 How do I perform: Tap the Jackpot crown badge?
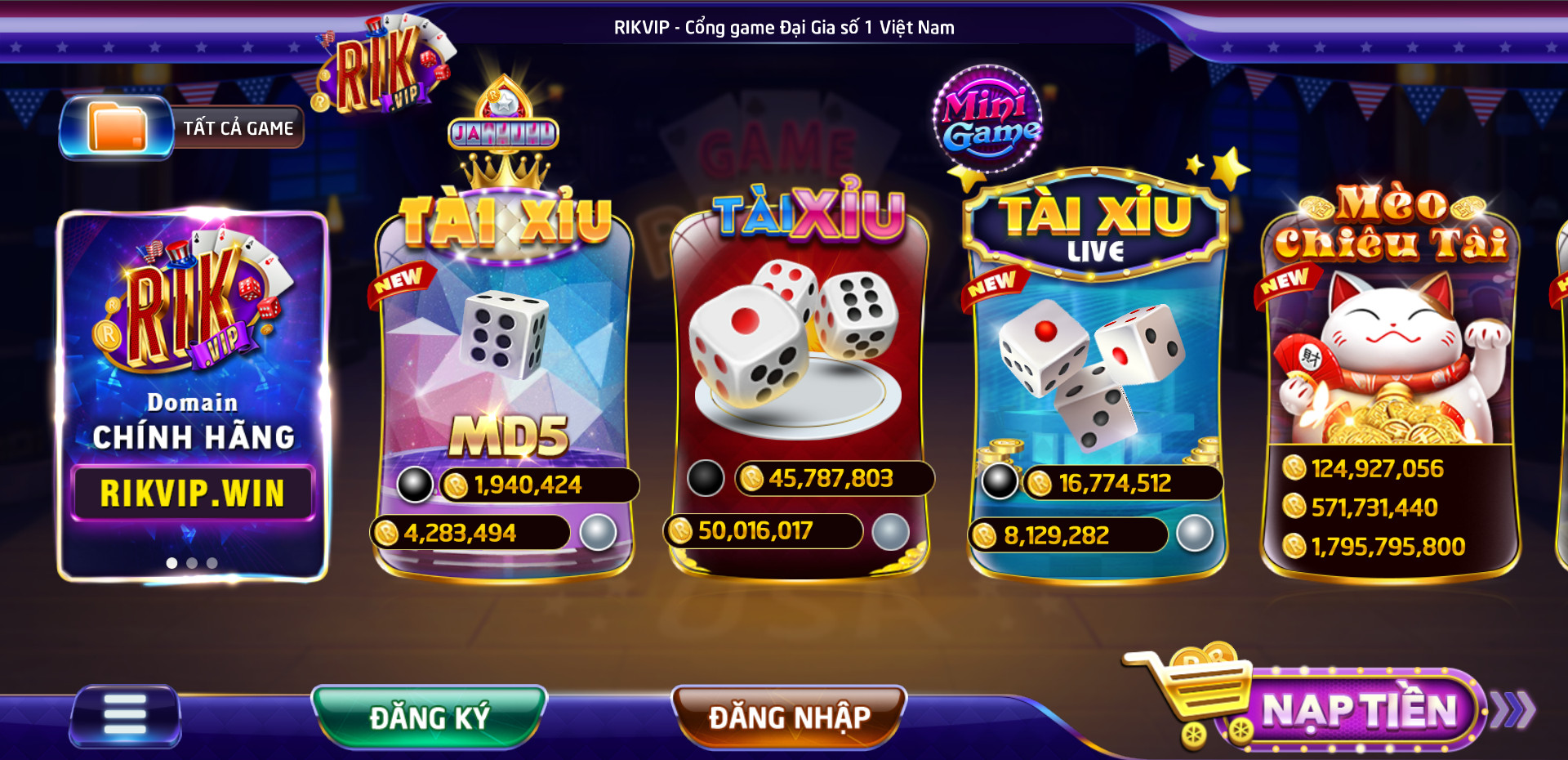tap(503, 131)
